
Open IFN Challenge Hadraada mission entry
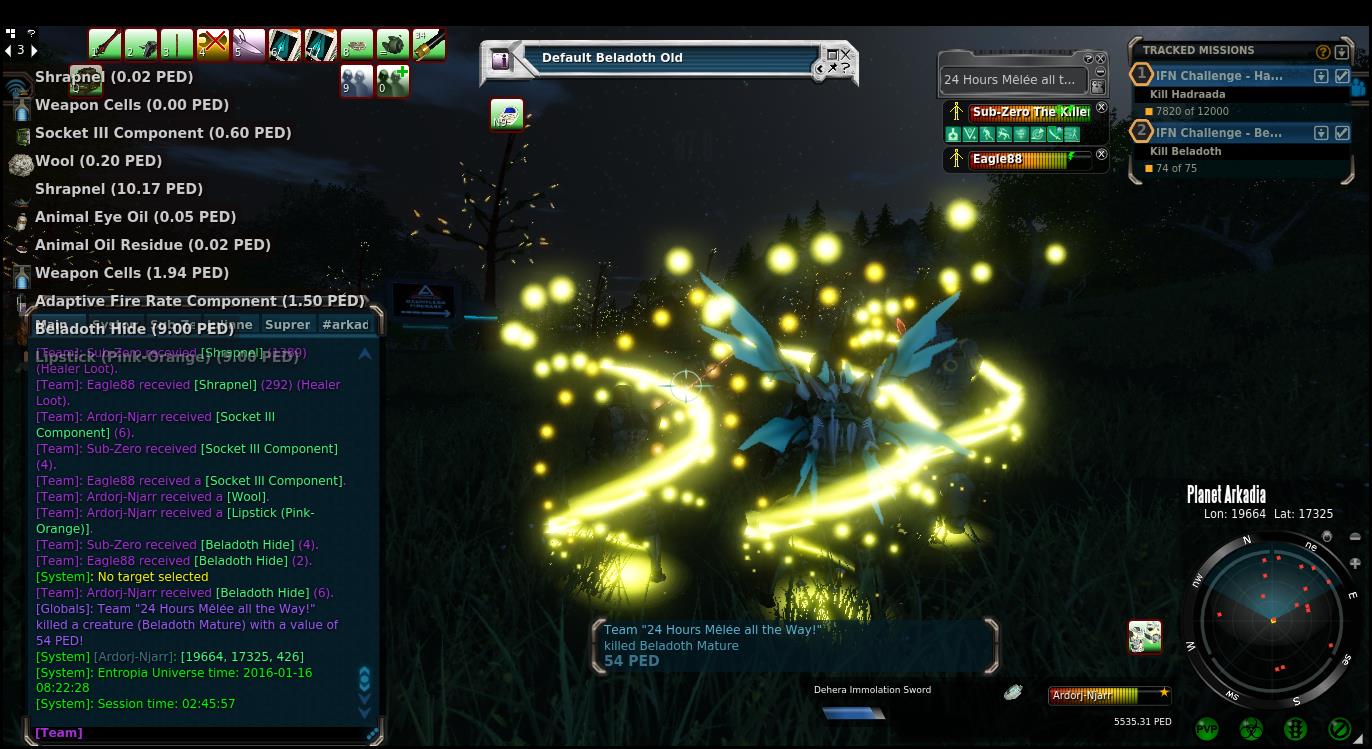(1219, 76)
